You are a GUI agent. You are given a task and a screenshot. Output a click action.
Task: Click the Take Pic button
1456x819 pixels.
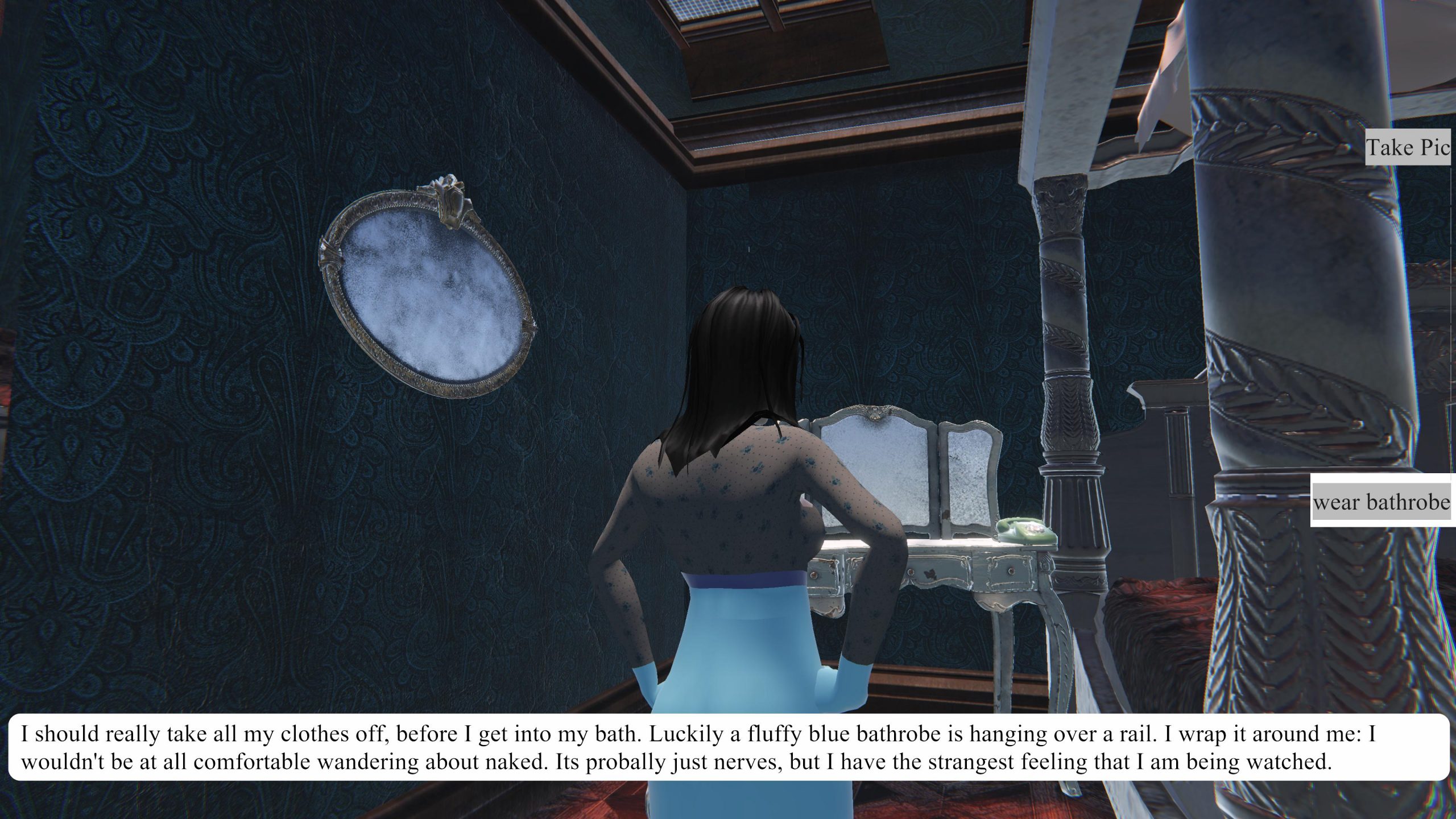pos(1408,148)
